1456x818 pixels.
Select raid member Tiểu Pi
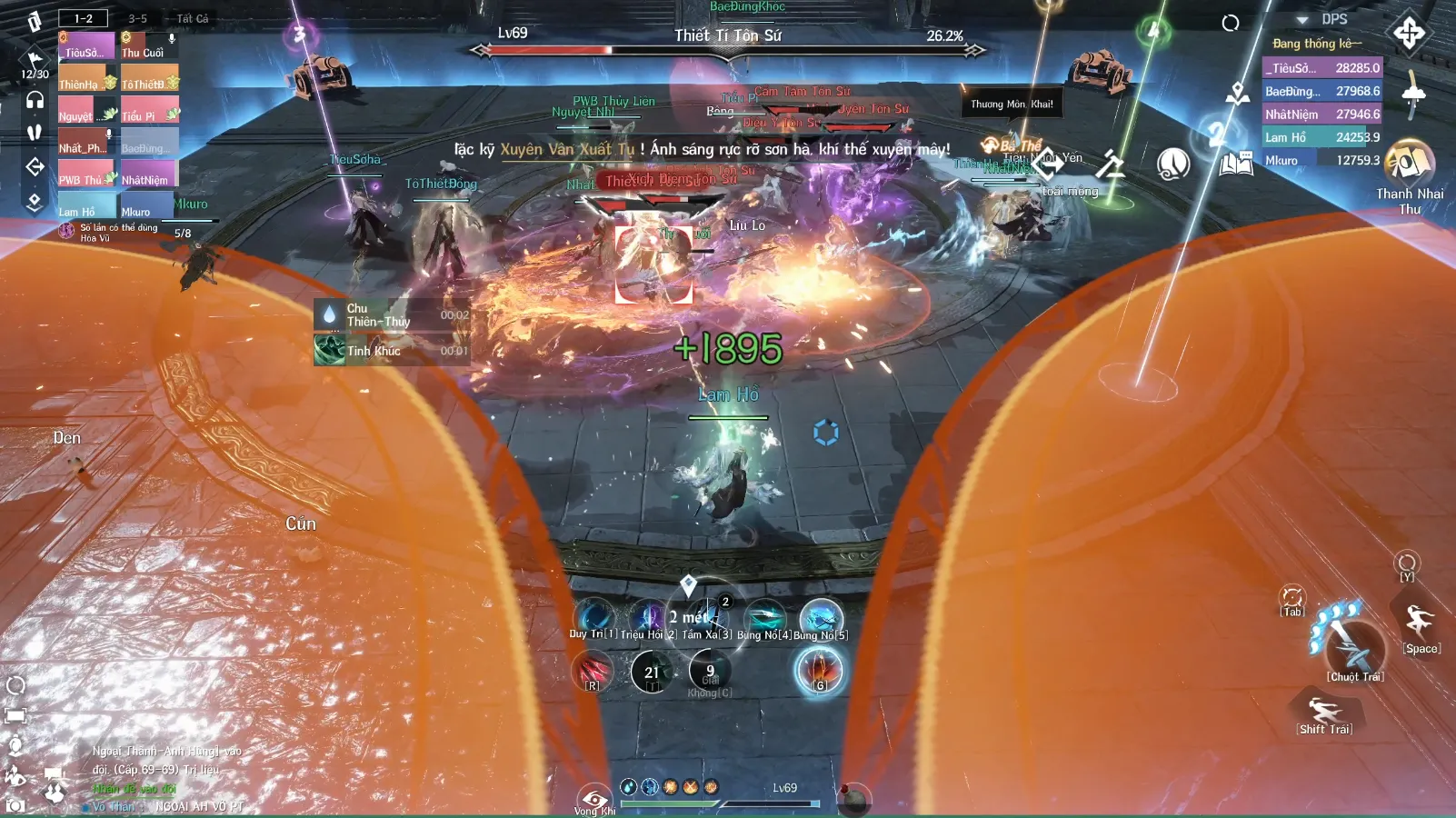[149, 110]
